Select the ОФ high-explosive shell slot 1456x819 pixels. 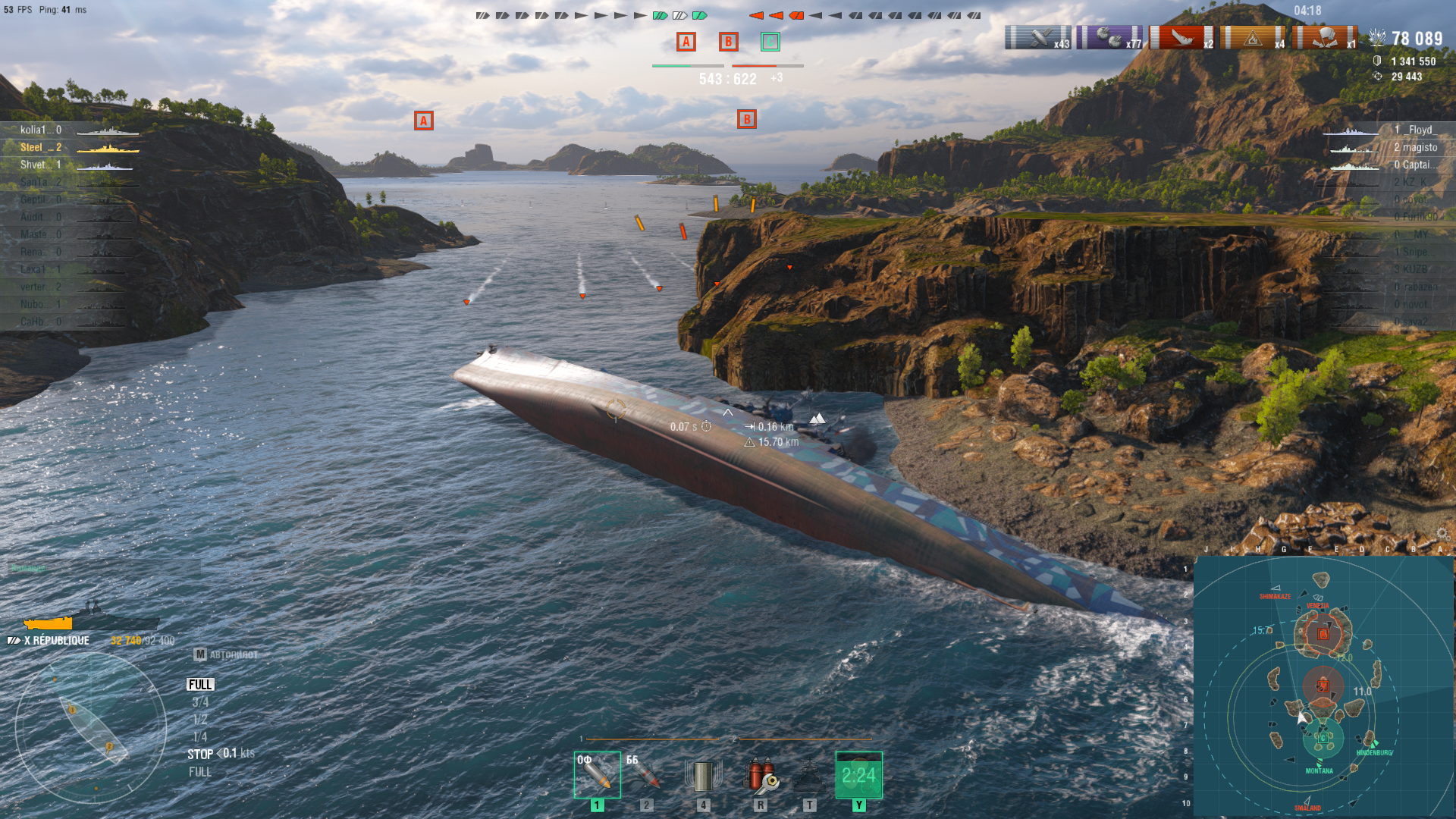coord(597,775)
